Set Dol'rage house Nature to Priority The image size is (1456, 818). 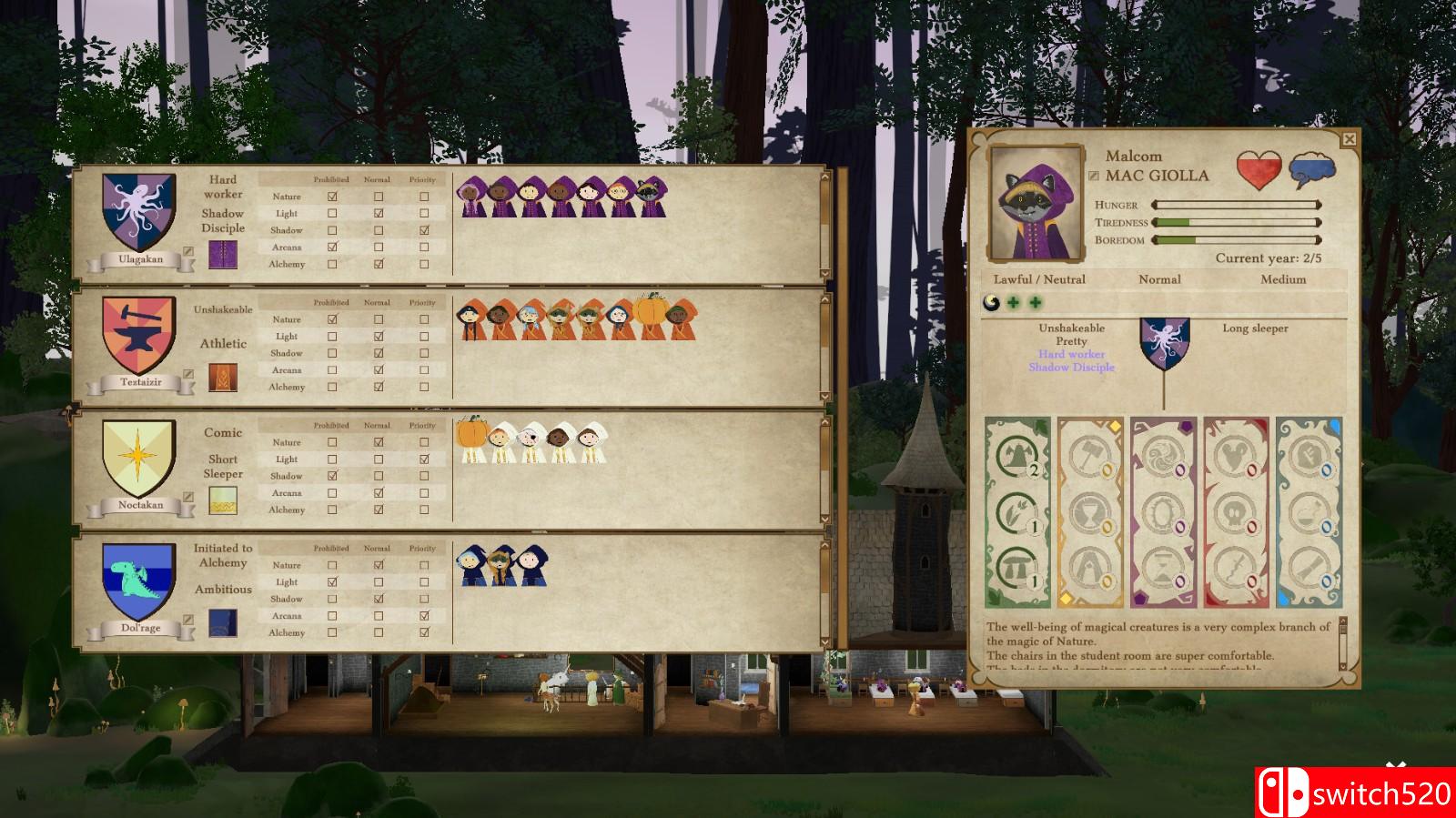[424, 565]
